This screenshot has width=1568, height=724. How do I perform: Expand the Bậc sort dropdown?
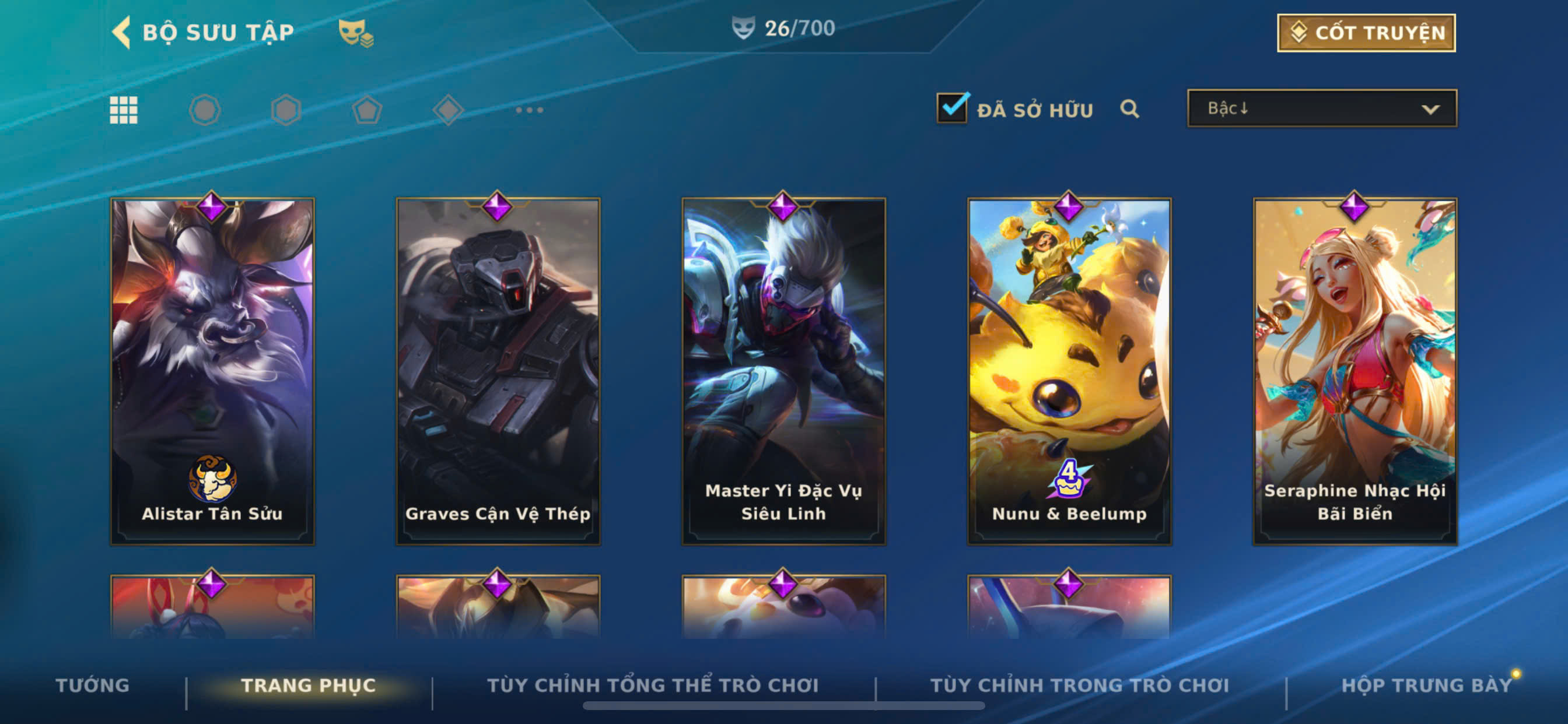click(x=1321, y=109)
